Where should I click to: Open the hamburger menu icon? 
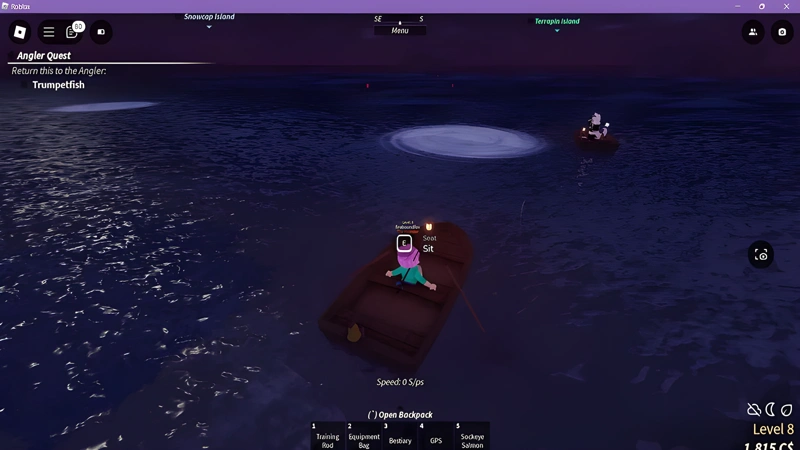pos(48,32)
